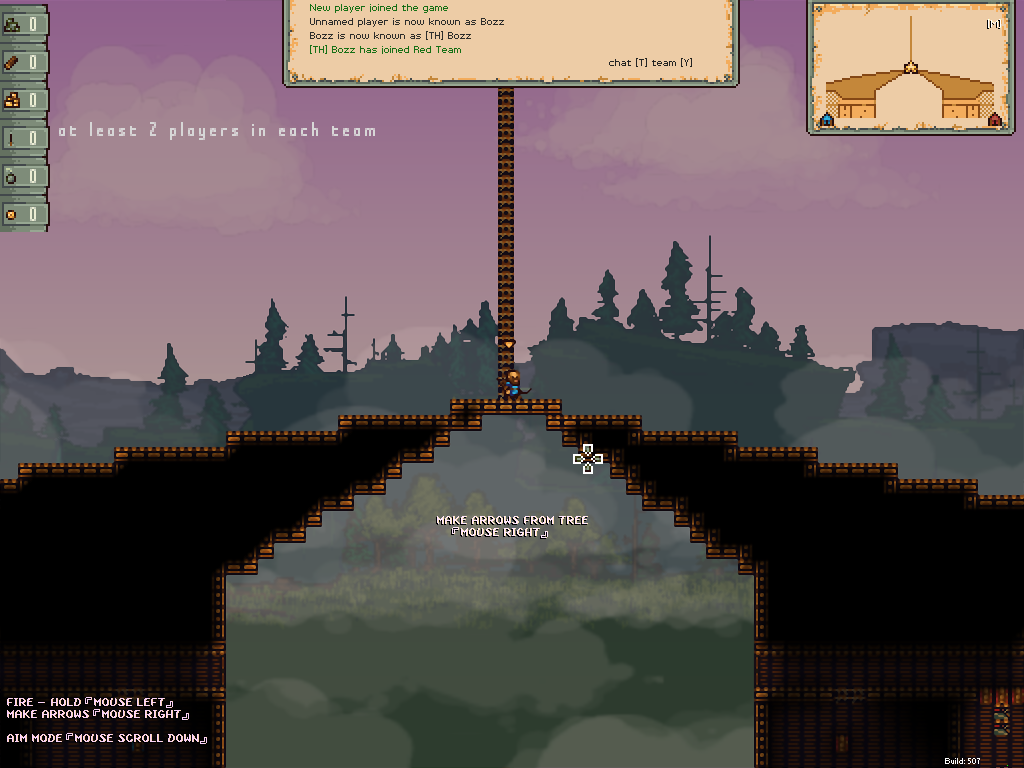Click the gold star marker on minimap
The height and width of the screenshot is (768, 1024).
910,68
